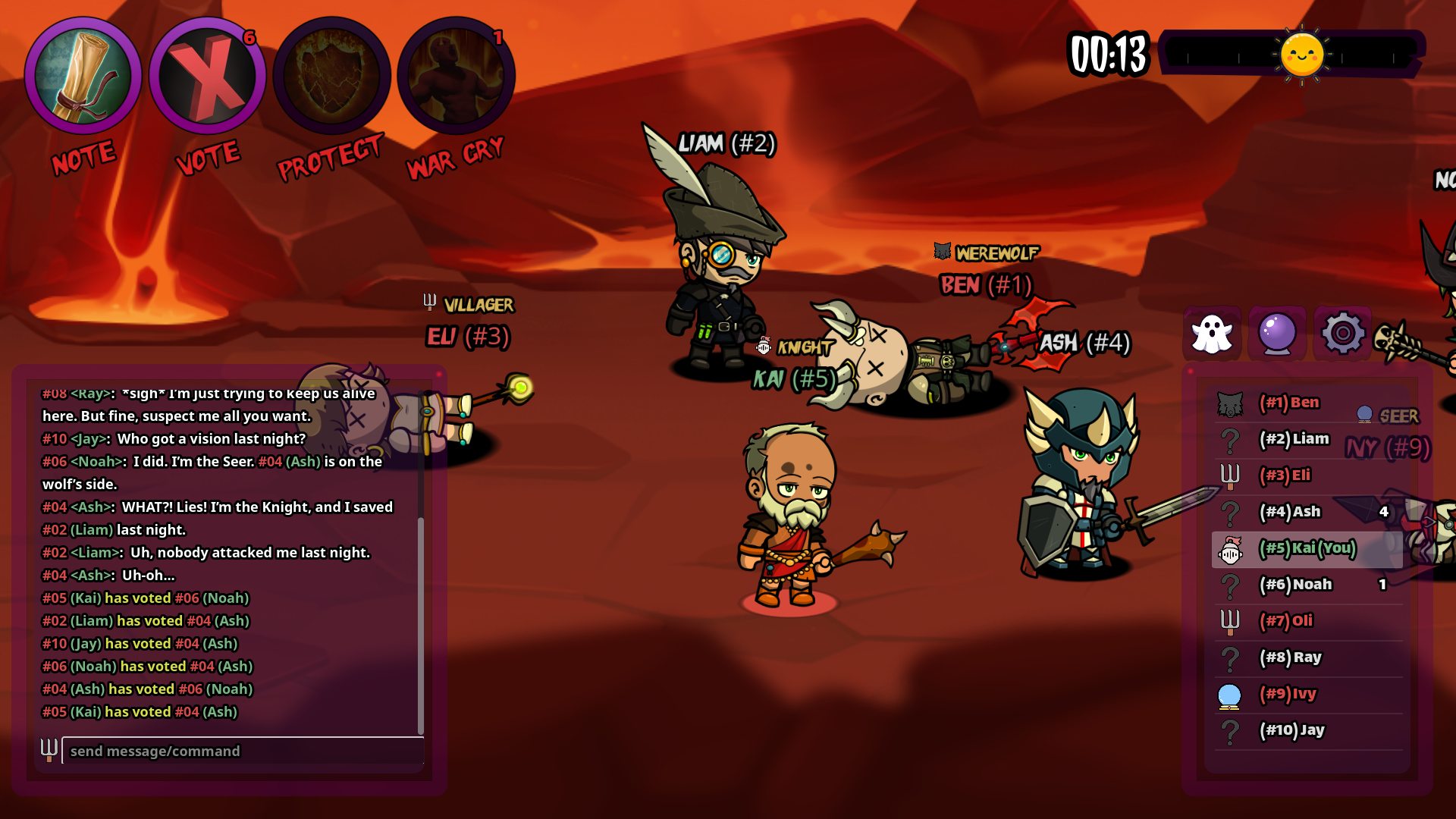This screenshot has width=1456, height=819.
Task: Click the pitchfork icon next to the chat input
Action: click(x=49, y=751)
